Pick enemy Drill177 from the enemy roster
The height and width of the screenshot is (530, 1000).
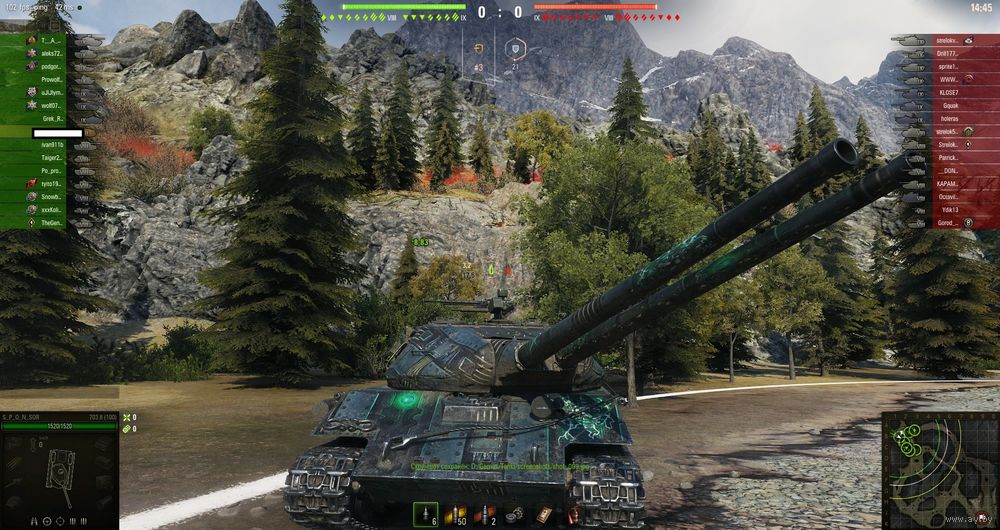coord(948,53)
